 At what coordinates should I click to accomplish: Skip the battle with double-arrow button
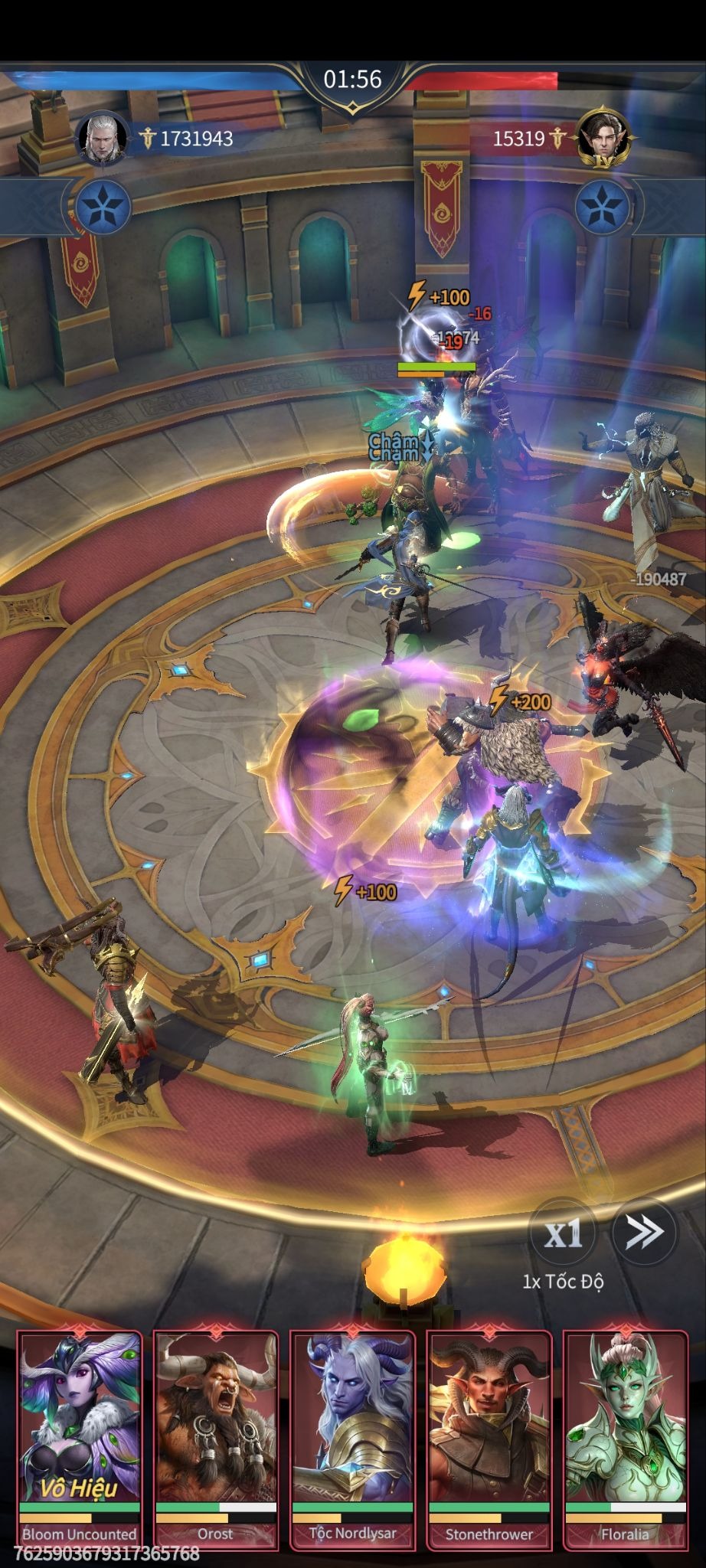pyautogui.click(x=644, y=1231)
